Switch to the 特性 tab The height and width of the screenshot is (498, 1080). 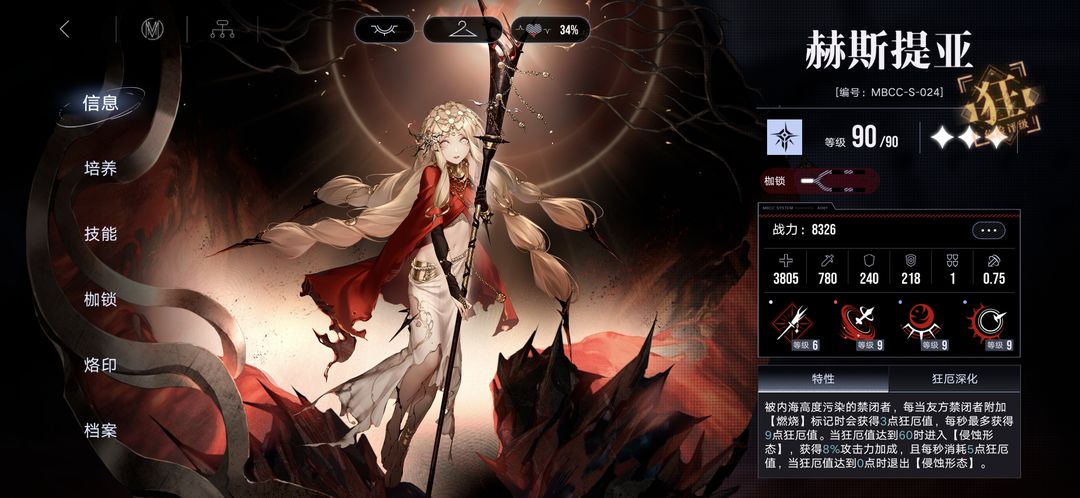tap(823, 379)
